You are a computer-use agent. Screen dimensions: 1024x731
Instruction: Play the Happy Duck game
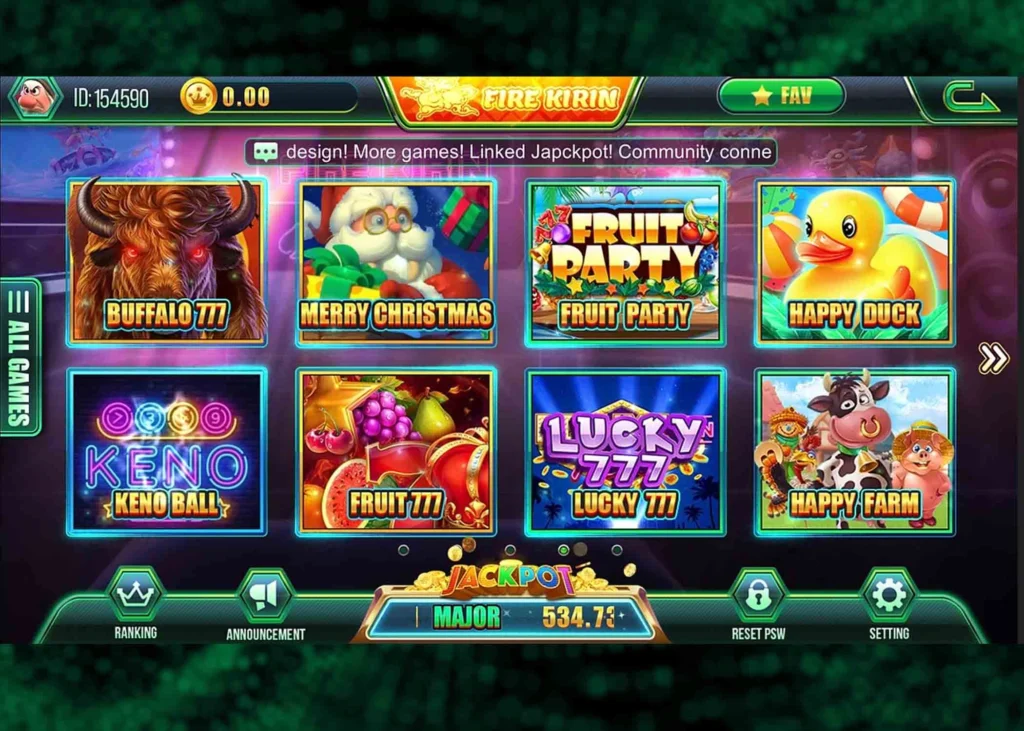pyautogui.click(x=854, y=262)
